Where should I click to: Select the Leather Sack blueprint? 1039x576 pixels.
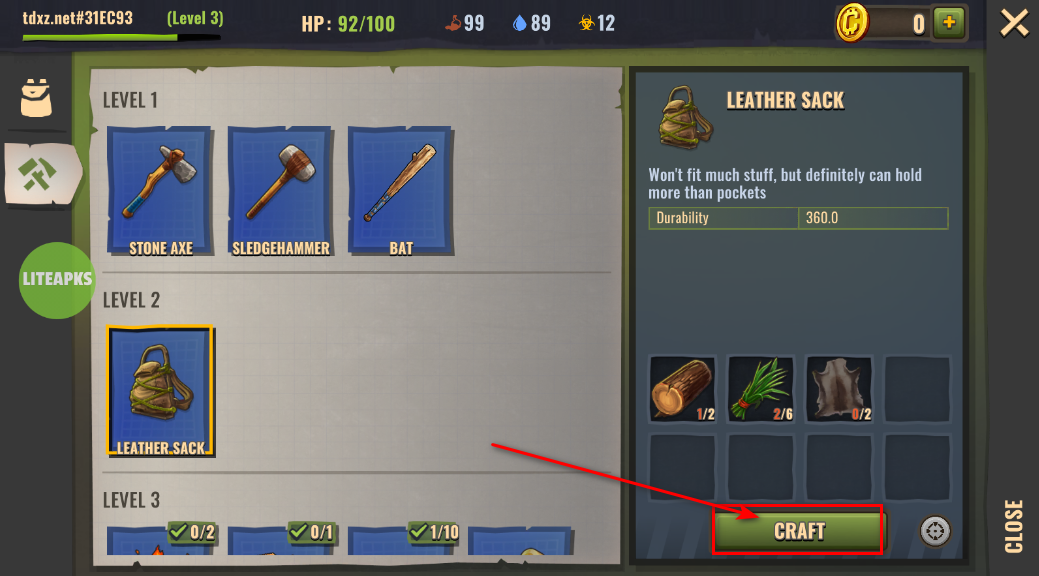click(160, 391)
